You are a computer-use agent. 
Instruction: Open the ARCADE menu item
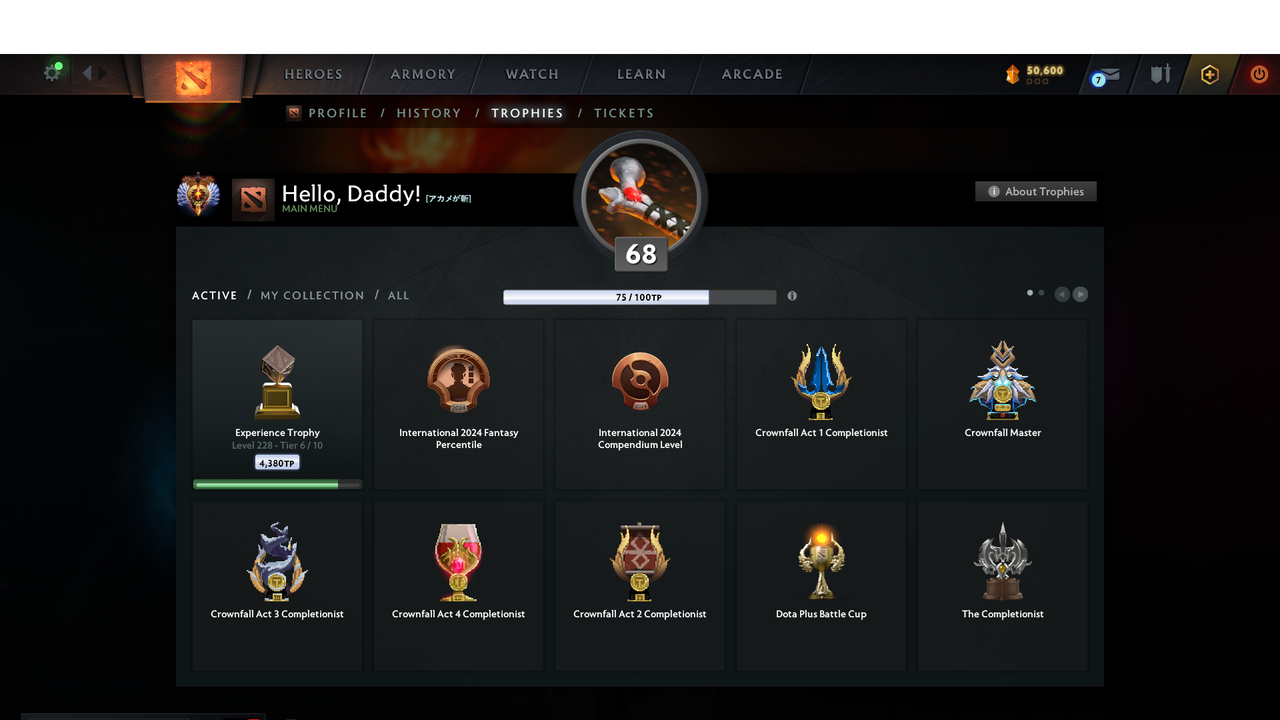pyautogui.click(x=751, y=74)
